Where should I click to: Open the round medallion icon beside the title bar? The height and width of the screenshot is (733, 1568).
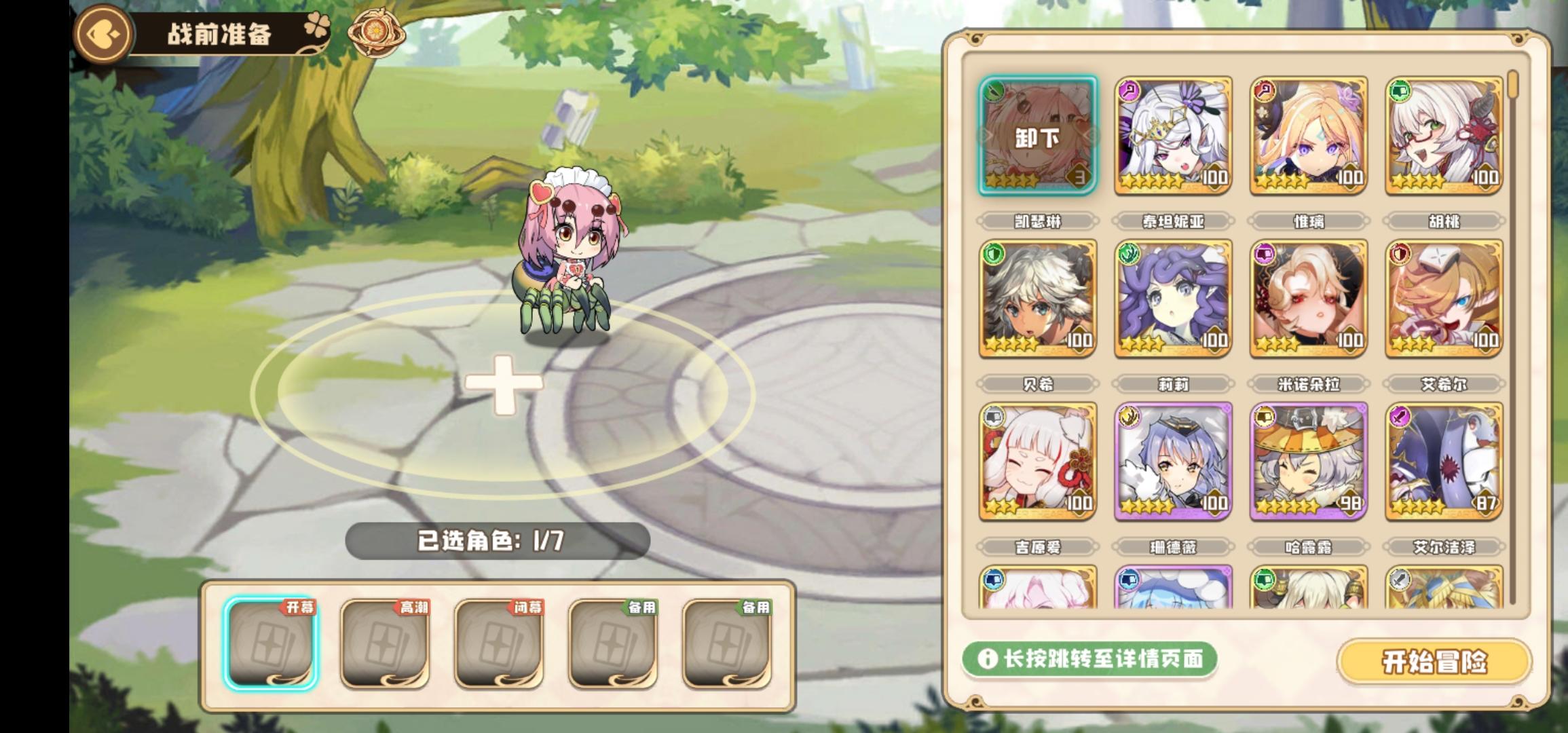[373, 33]
